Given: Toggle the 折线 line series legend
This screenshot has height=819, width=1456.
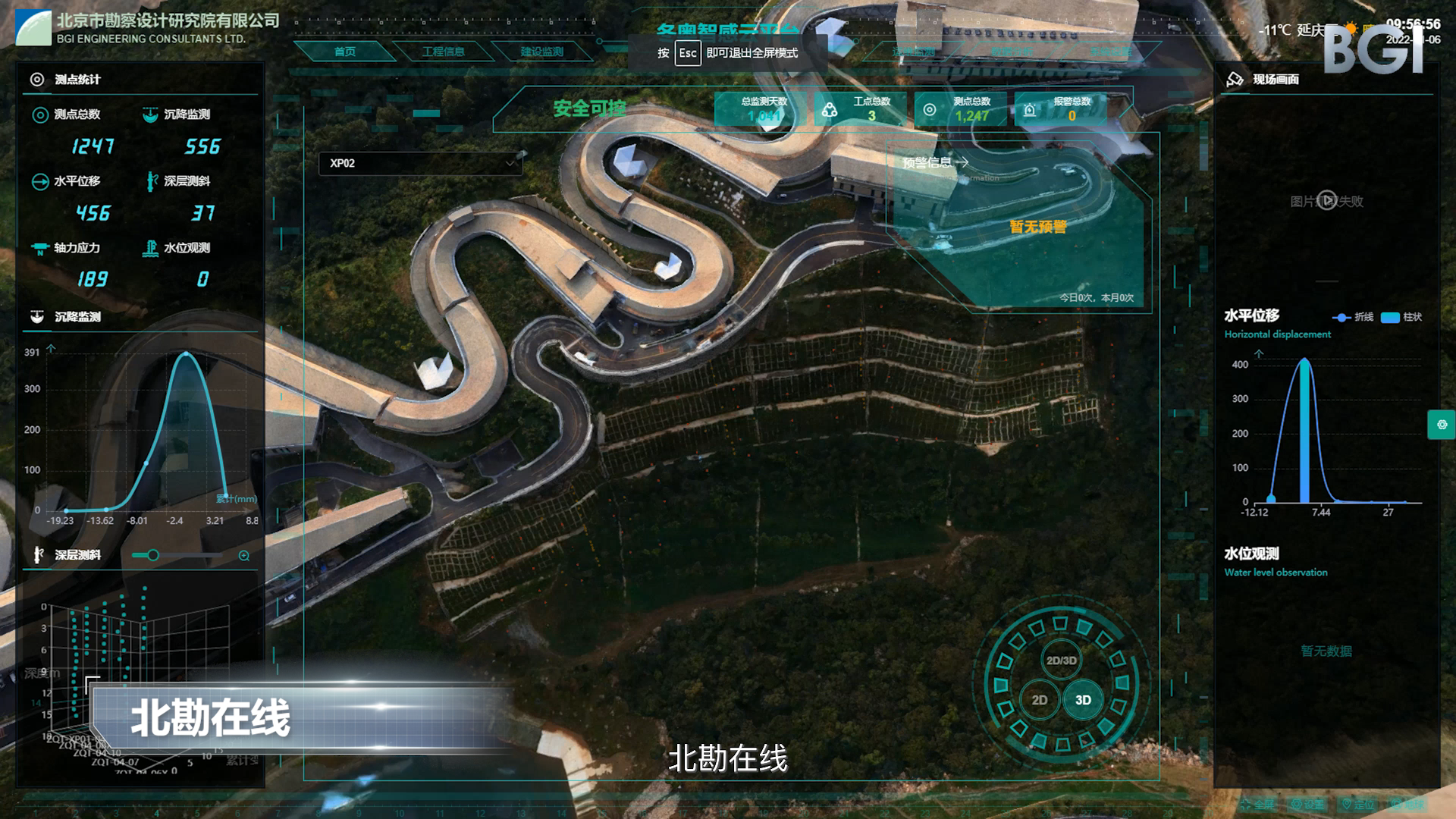Looking at the screenshot, I should click(x=1354, y=317).
